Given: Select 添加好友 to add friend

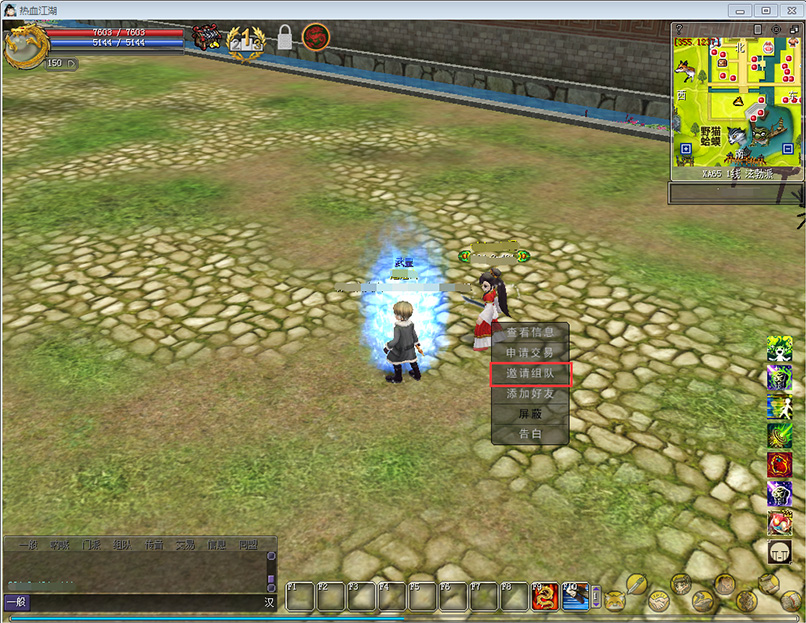Looking at the screenshot, I should [530, 394].
